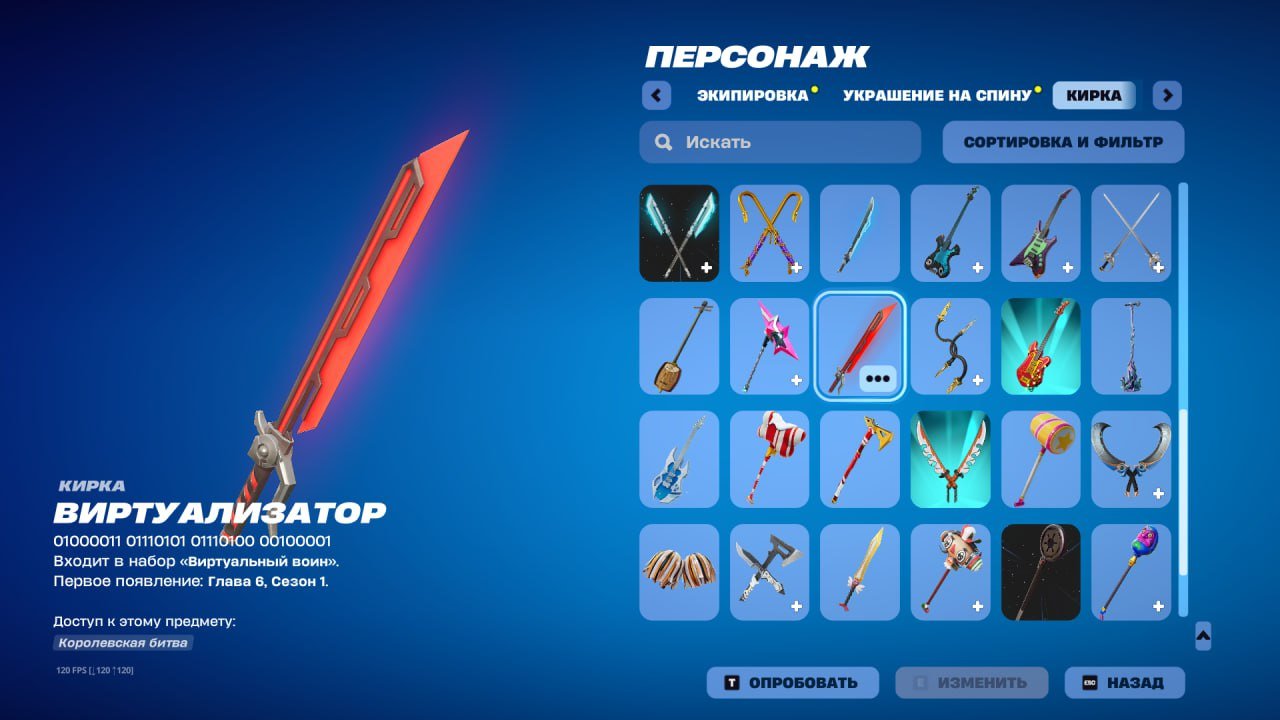This screenshot has width=1280, height=720.
Task: Select the golden crossed canes pickaxe
Action: (770, 233)
